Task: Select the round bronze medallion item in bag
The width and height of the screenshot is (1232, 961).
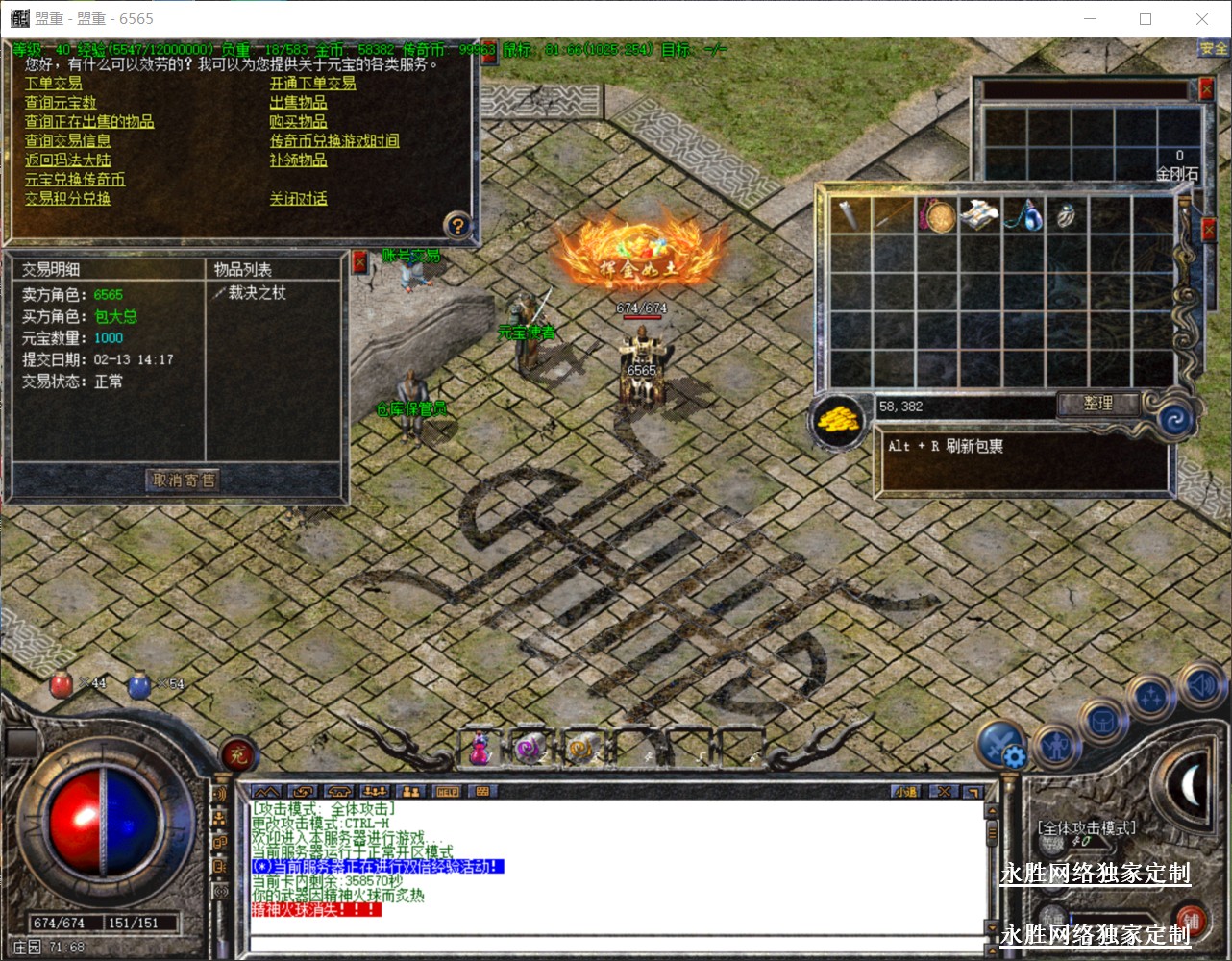Action: 939,216
